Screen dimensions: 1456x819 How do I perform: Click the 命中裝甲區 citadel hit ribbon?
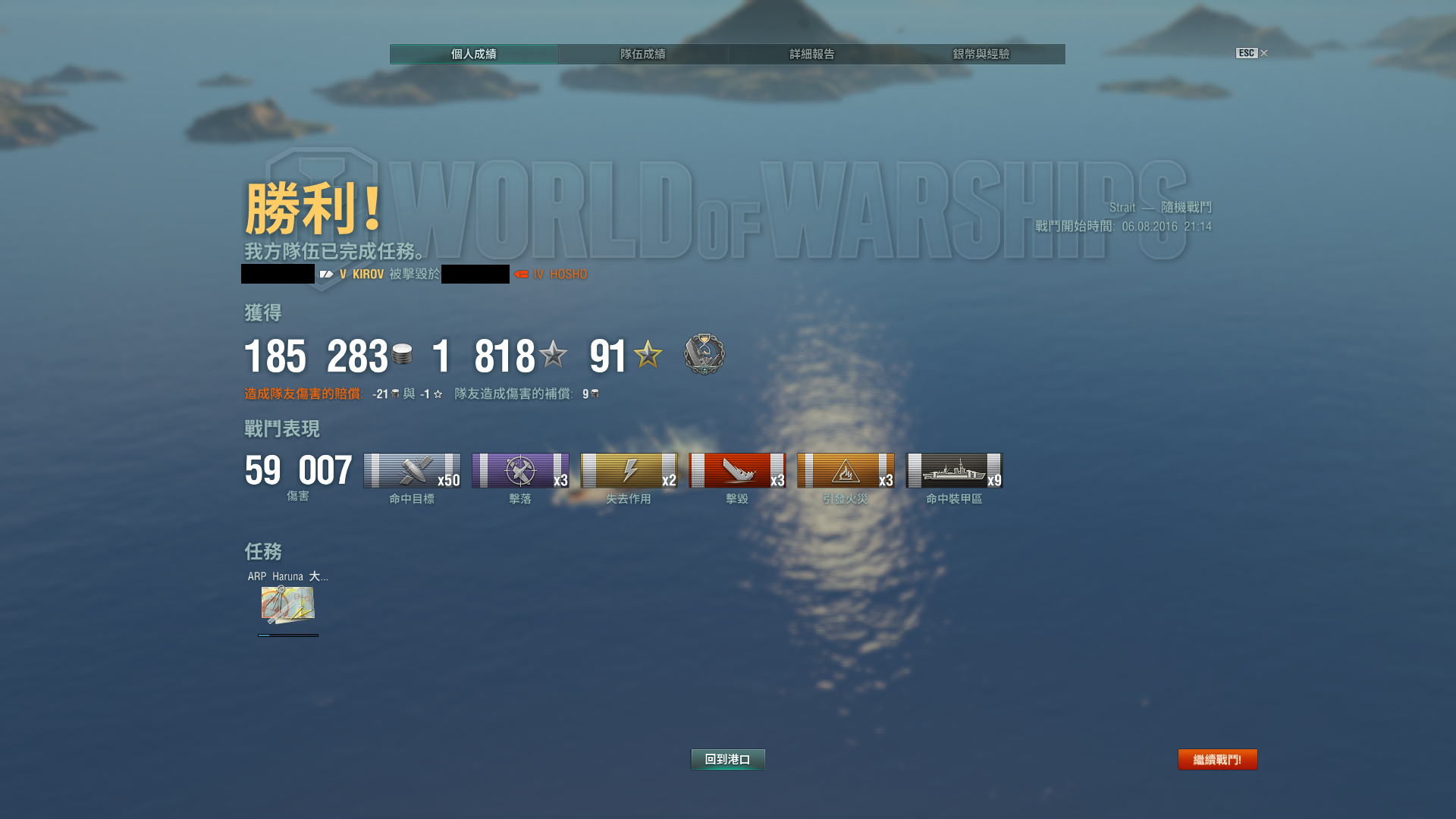[954, 471]
